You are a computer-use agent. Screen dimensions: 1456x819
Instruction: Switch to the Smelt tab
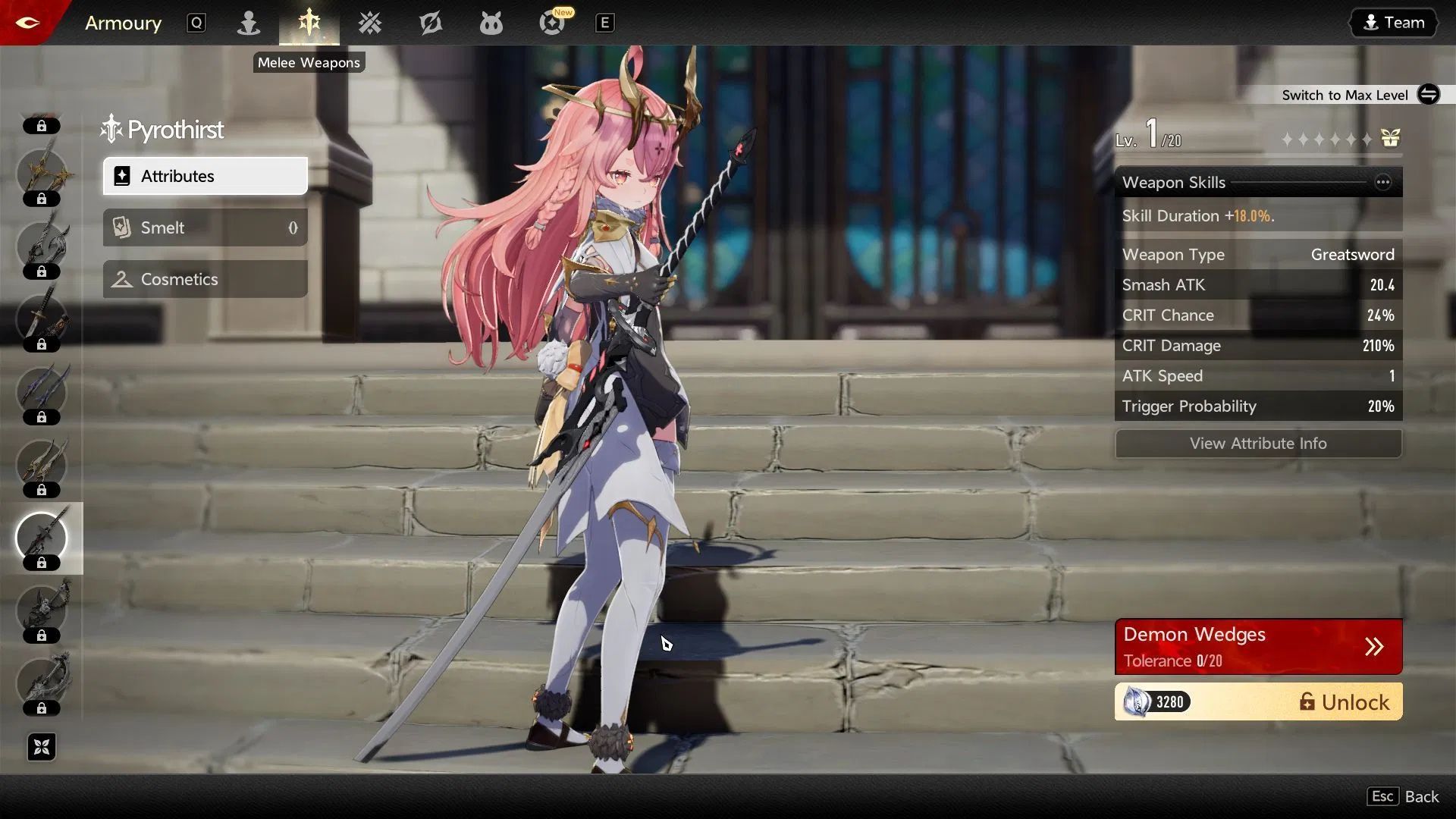pyautogui.click(x=205, y=227)
